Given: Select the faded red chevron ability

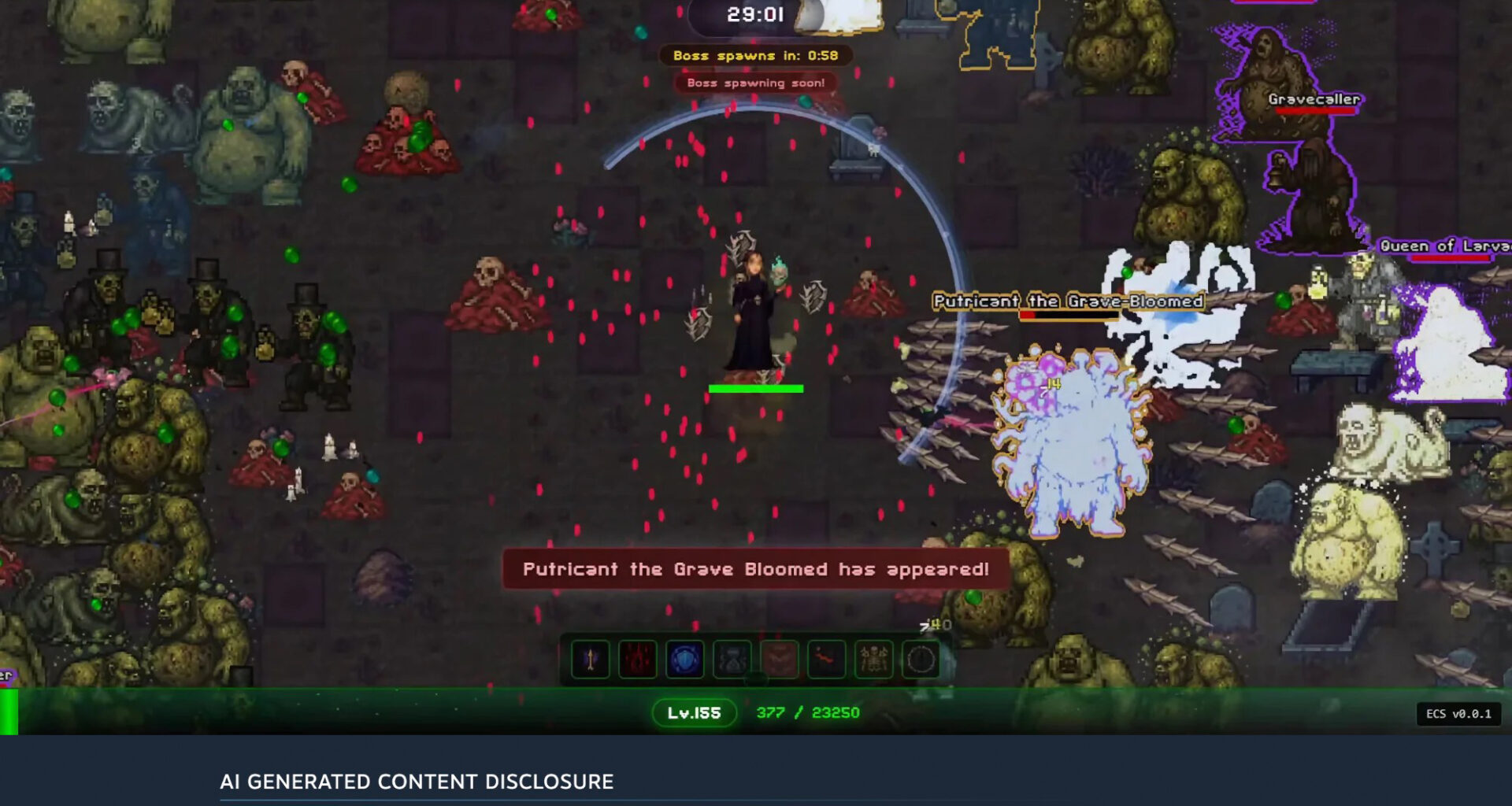Looking at the screenshot, I should click(x=780, y=660).
